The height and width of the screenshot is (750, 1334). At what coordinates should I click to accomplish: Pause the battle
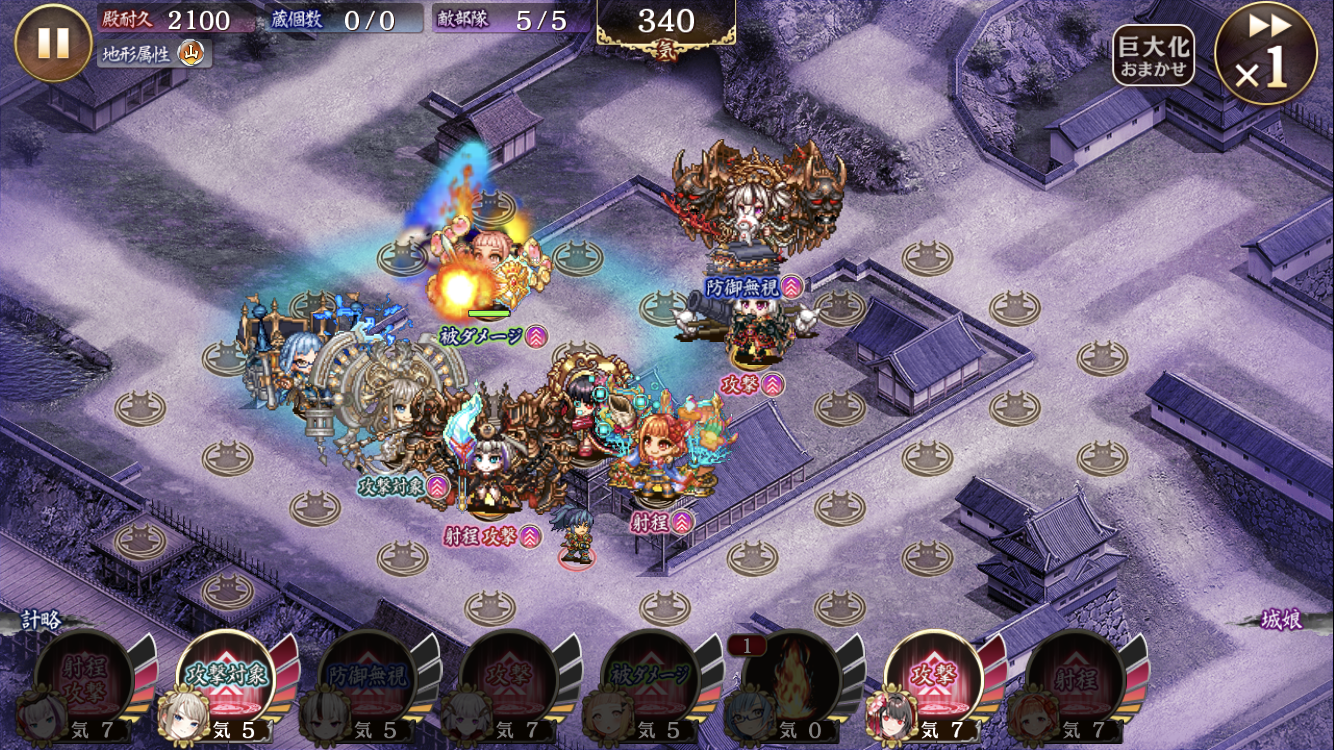pos(53,43)
